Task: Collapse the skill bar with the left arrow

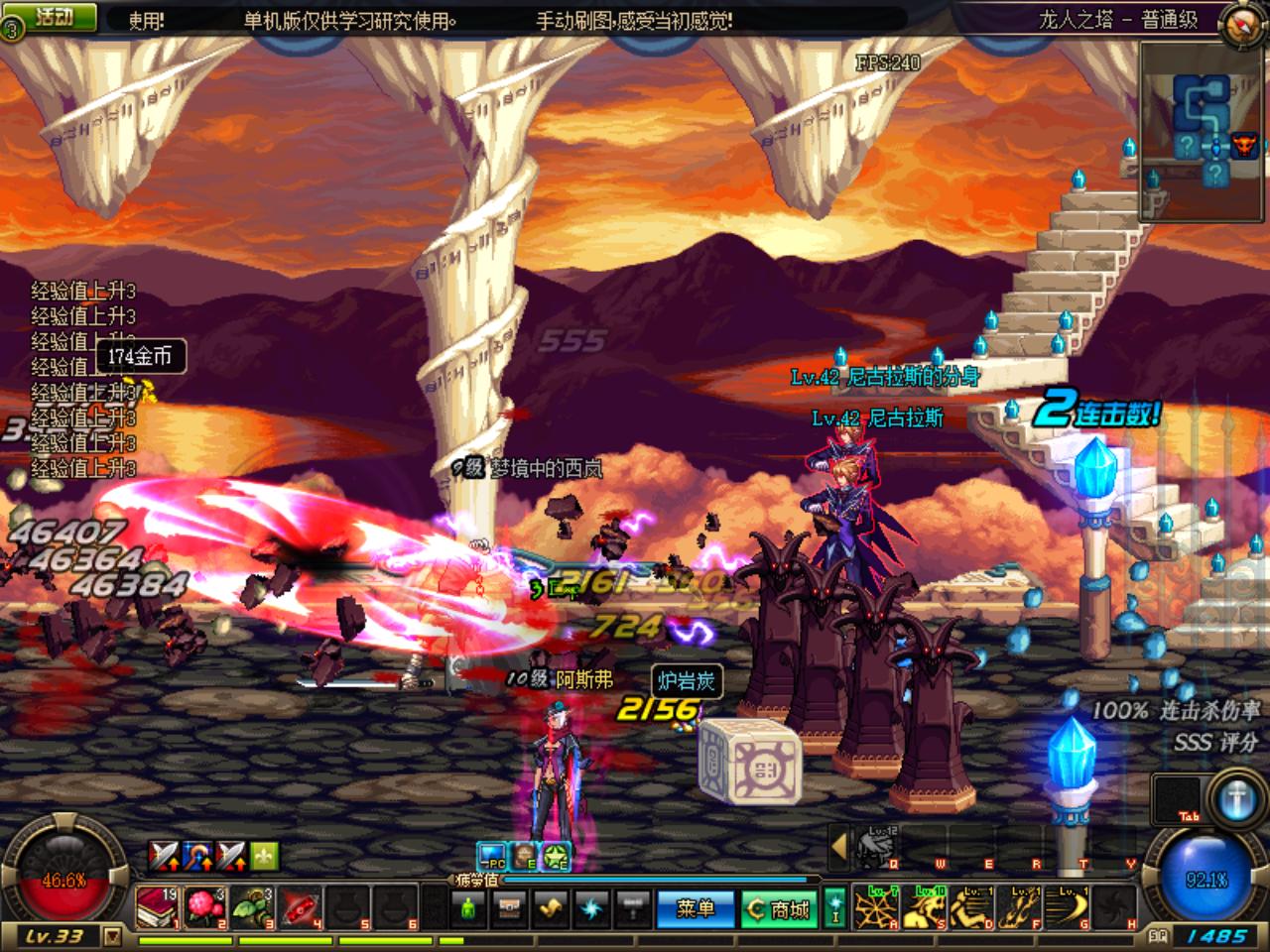Action: [x=839, y=847]
